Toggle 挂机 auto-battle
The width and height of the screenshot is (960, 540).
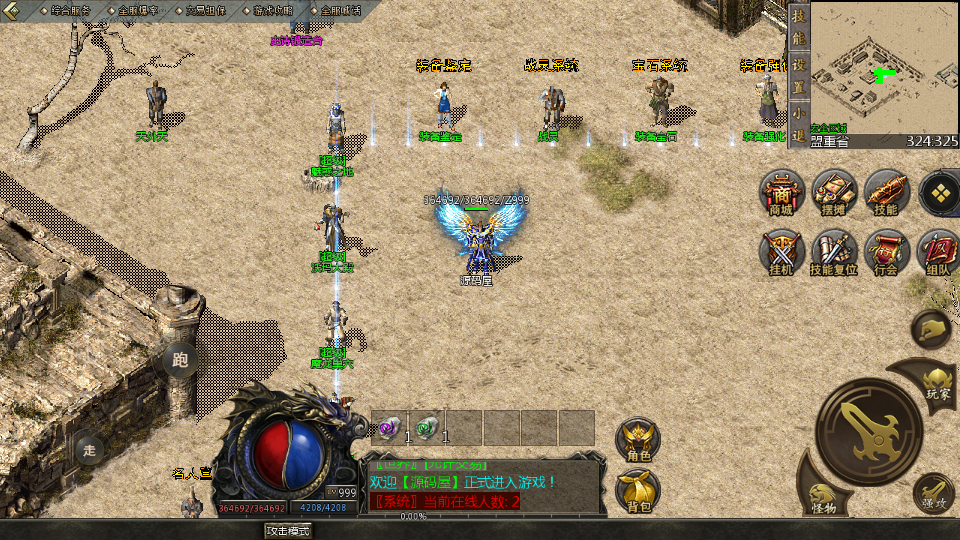[781, 253]
